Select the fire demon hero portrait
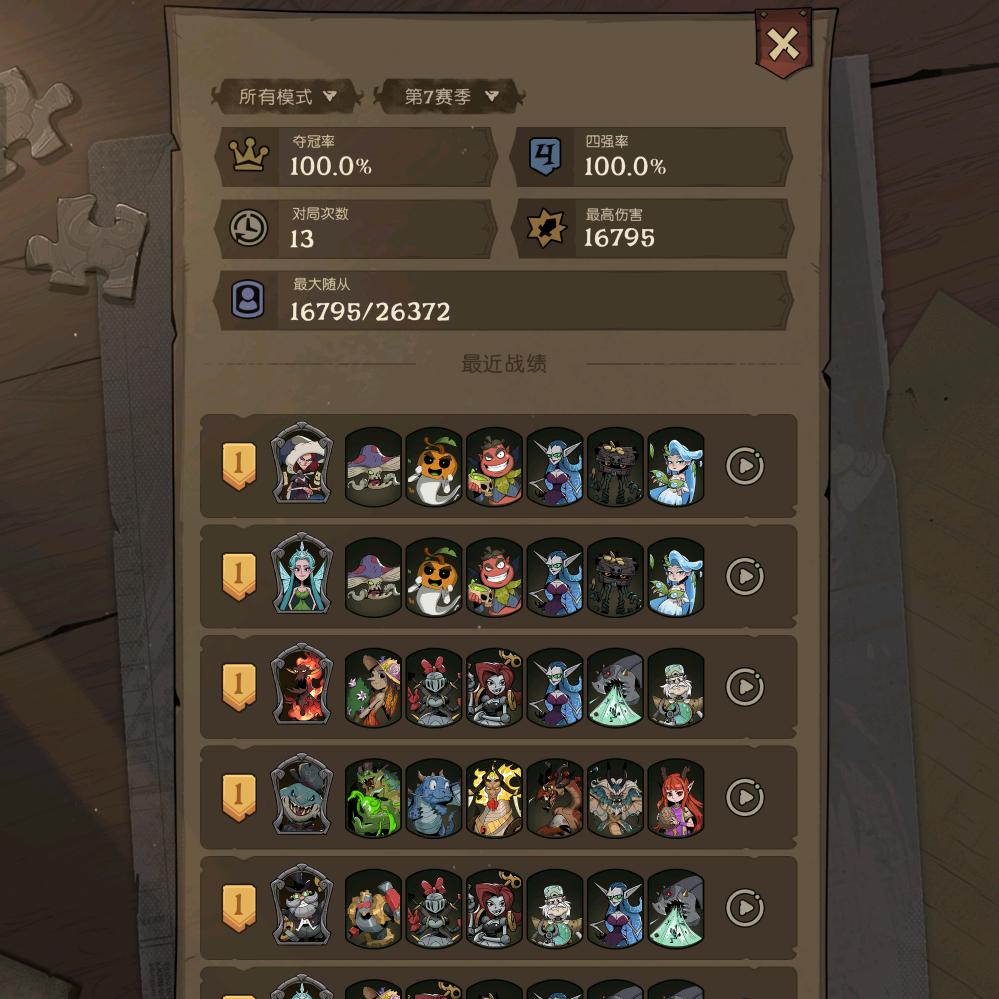Viewport: 999px width, 999px height. pyautogui.click(x=301, y=685)
